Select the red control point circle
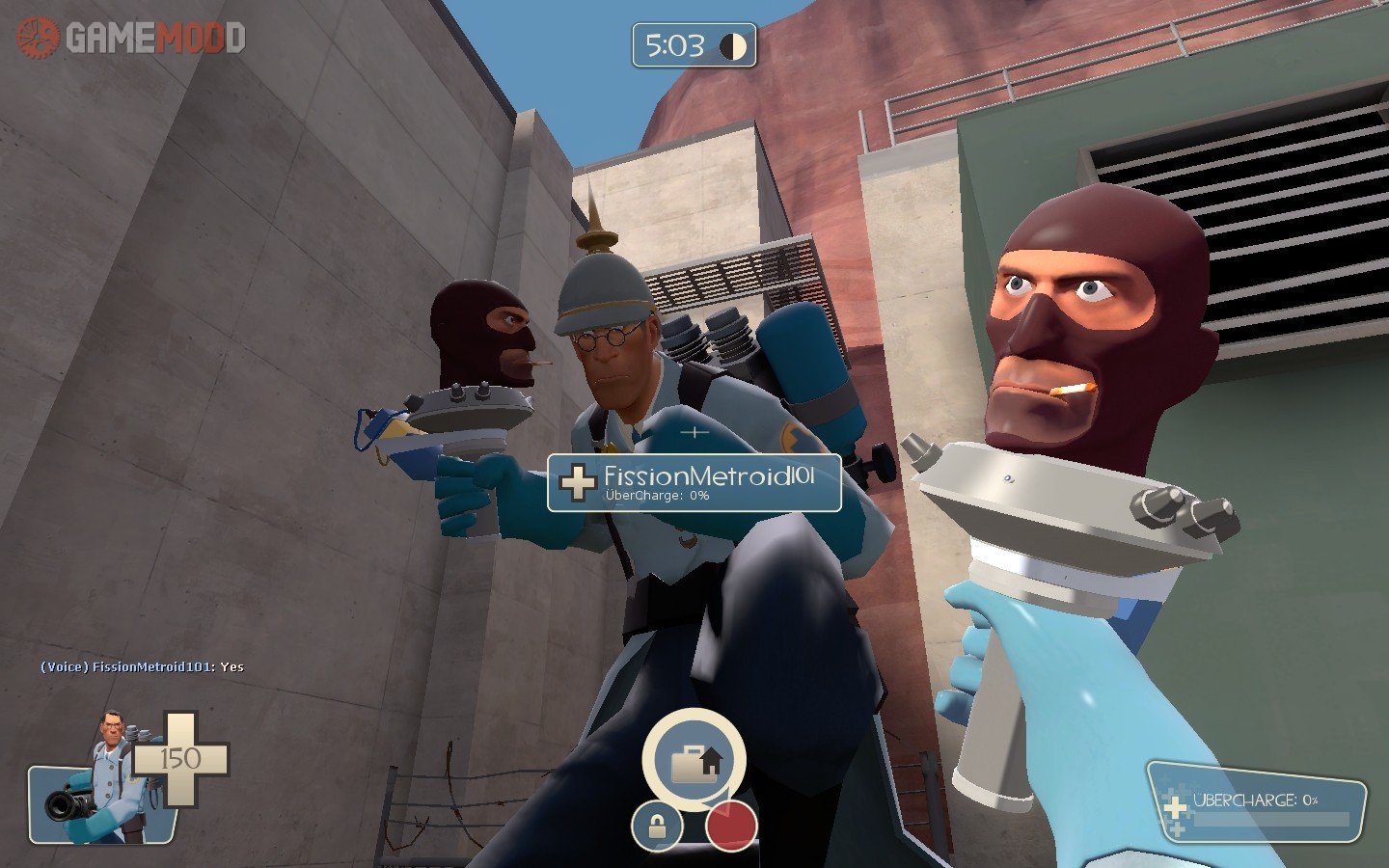1389x868 pixels. [730, 827]
